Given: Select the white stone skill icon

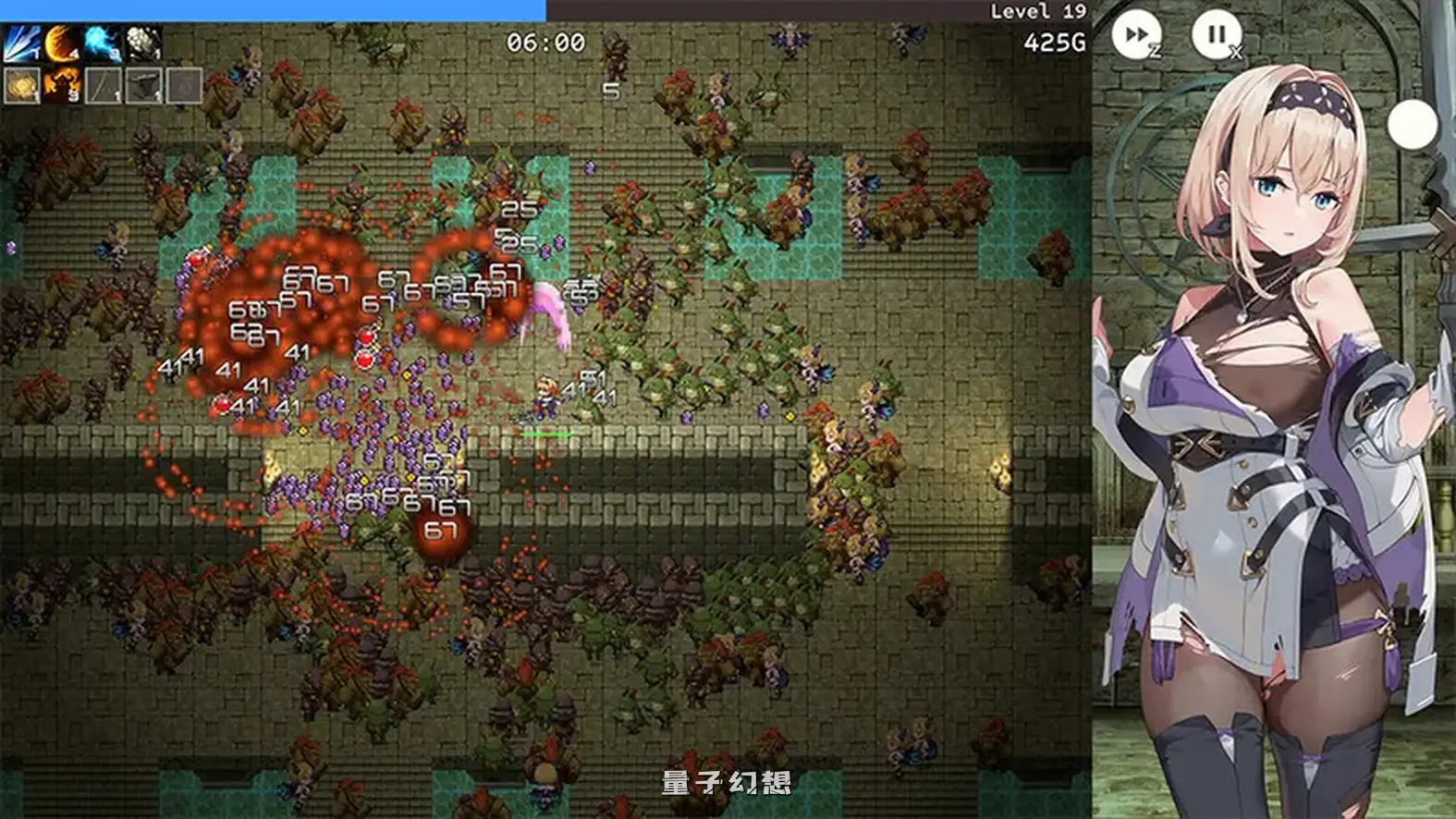Looking at the screenshot, I should tap(143, 43).
